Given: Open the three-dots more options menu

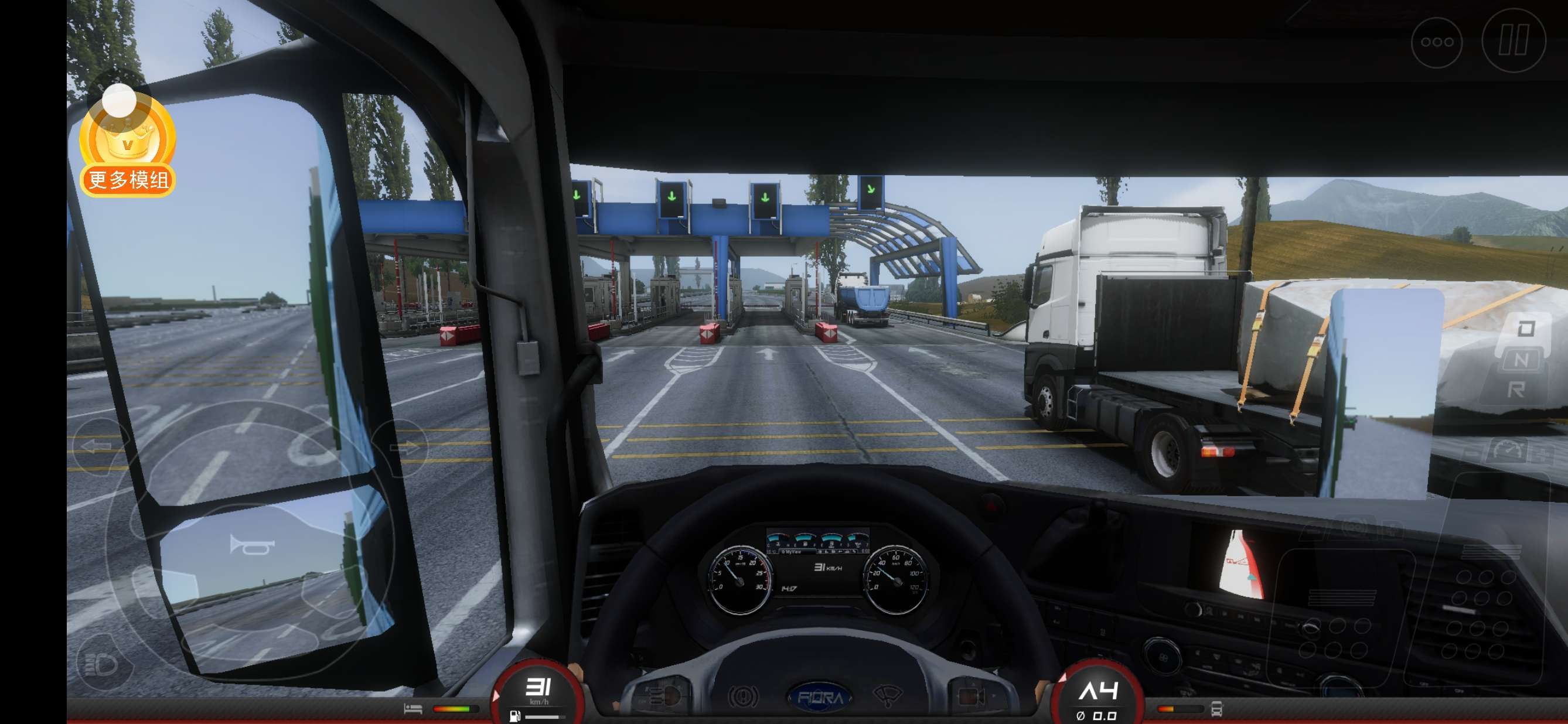Looking at the screenshot, I should (x=1437, y=42).
